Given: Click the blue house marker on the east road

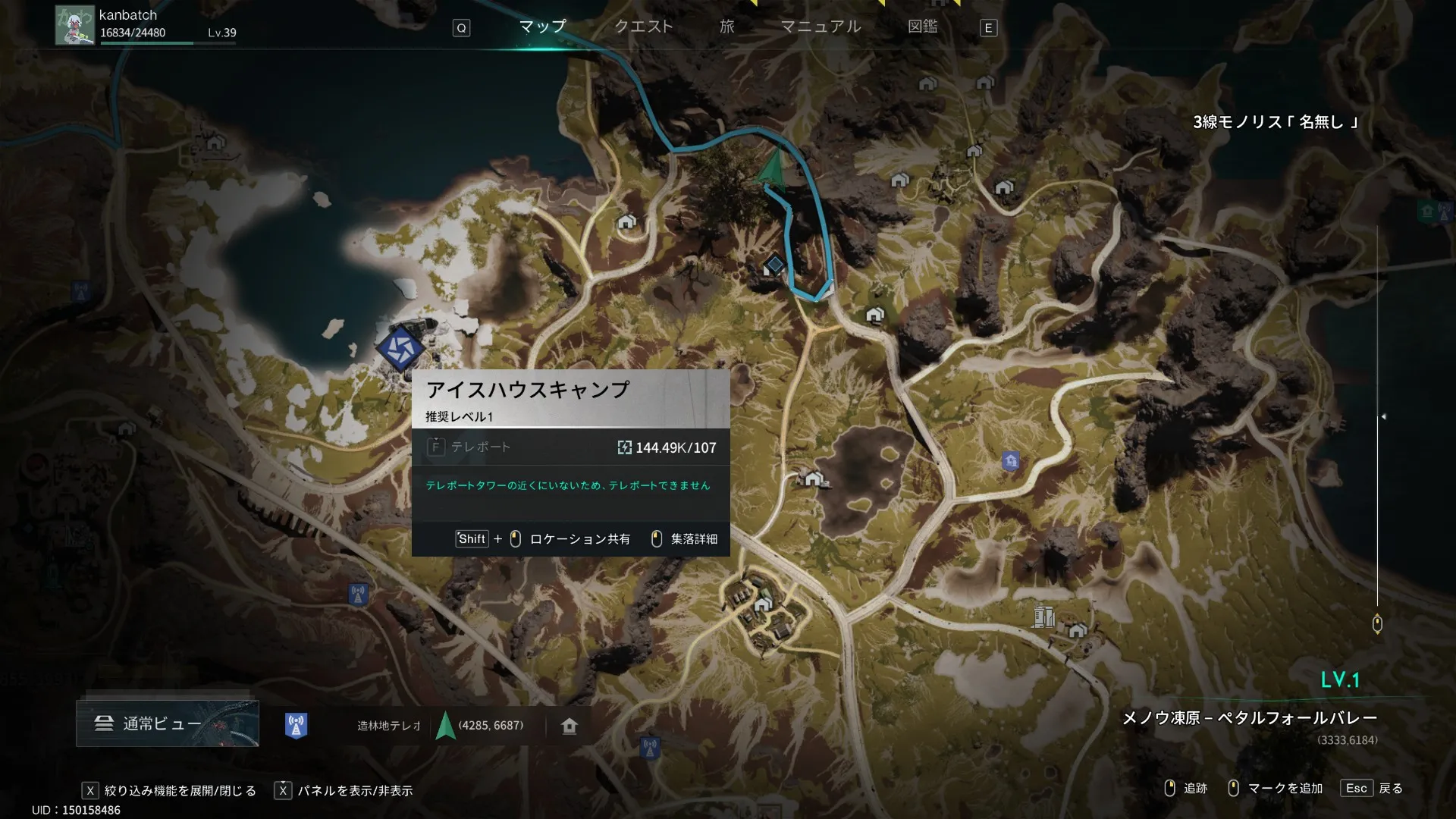Looking at the screenshot, I should pyautogui.click(x=1010, y=460).
